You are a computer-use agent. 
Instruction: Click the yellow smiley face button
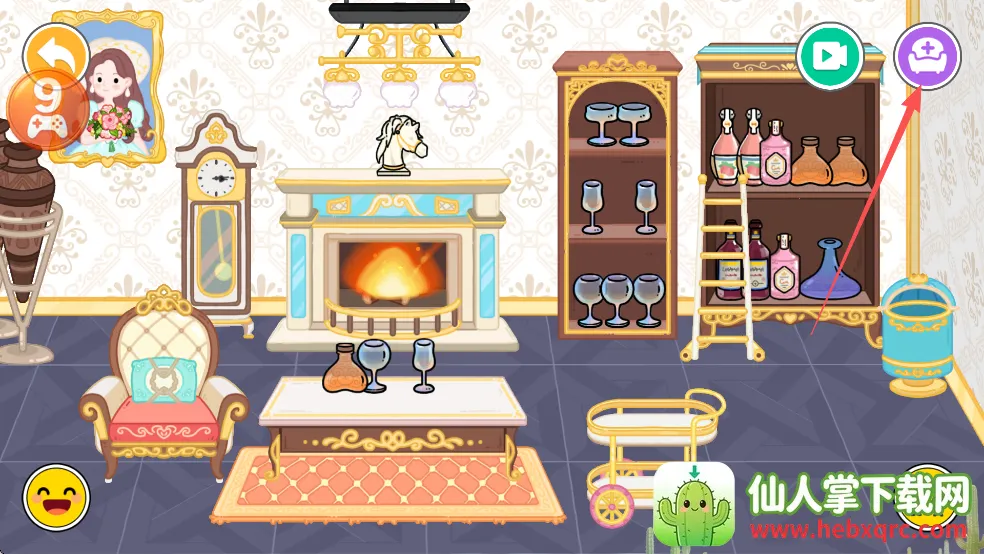coord(57,497)
